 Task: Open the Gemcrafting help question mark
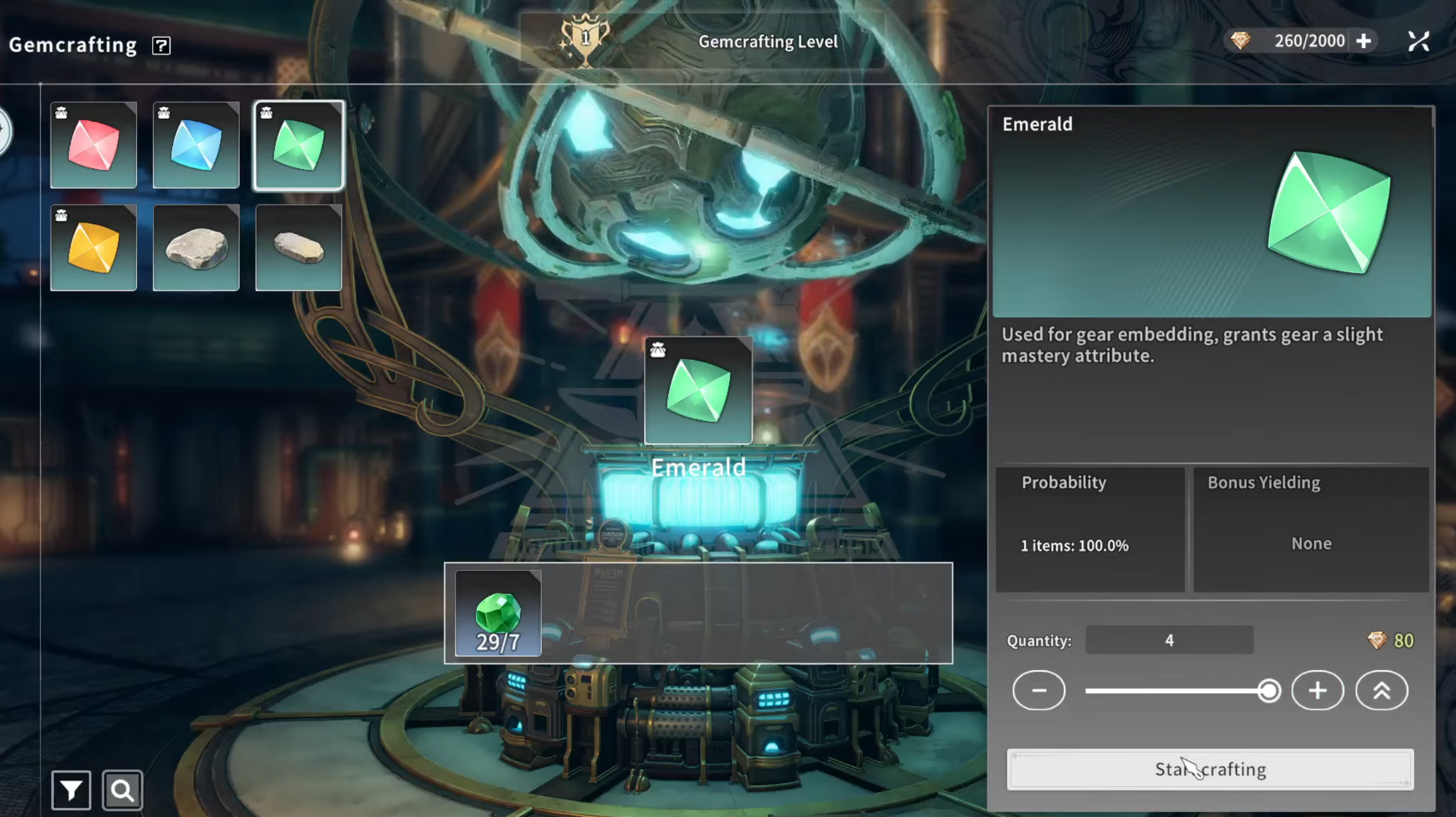pos(161,45)
